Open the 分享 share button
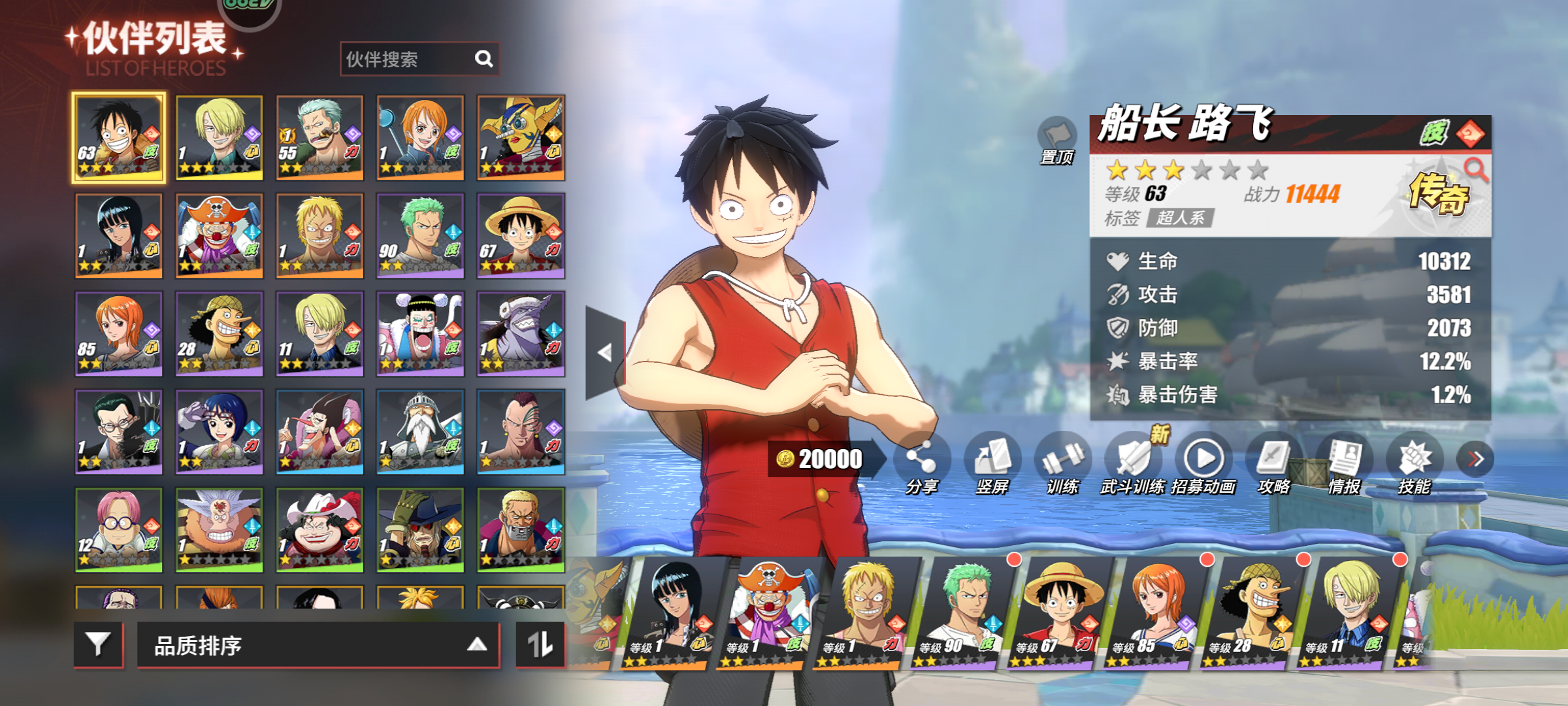Screen dimensions: 1568x706 pyautogui.click(x=921, y=461)
